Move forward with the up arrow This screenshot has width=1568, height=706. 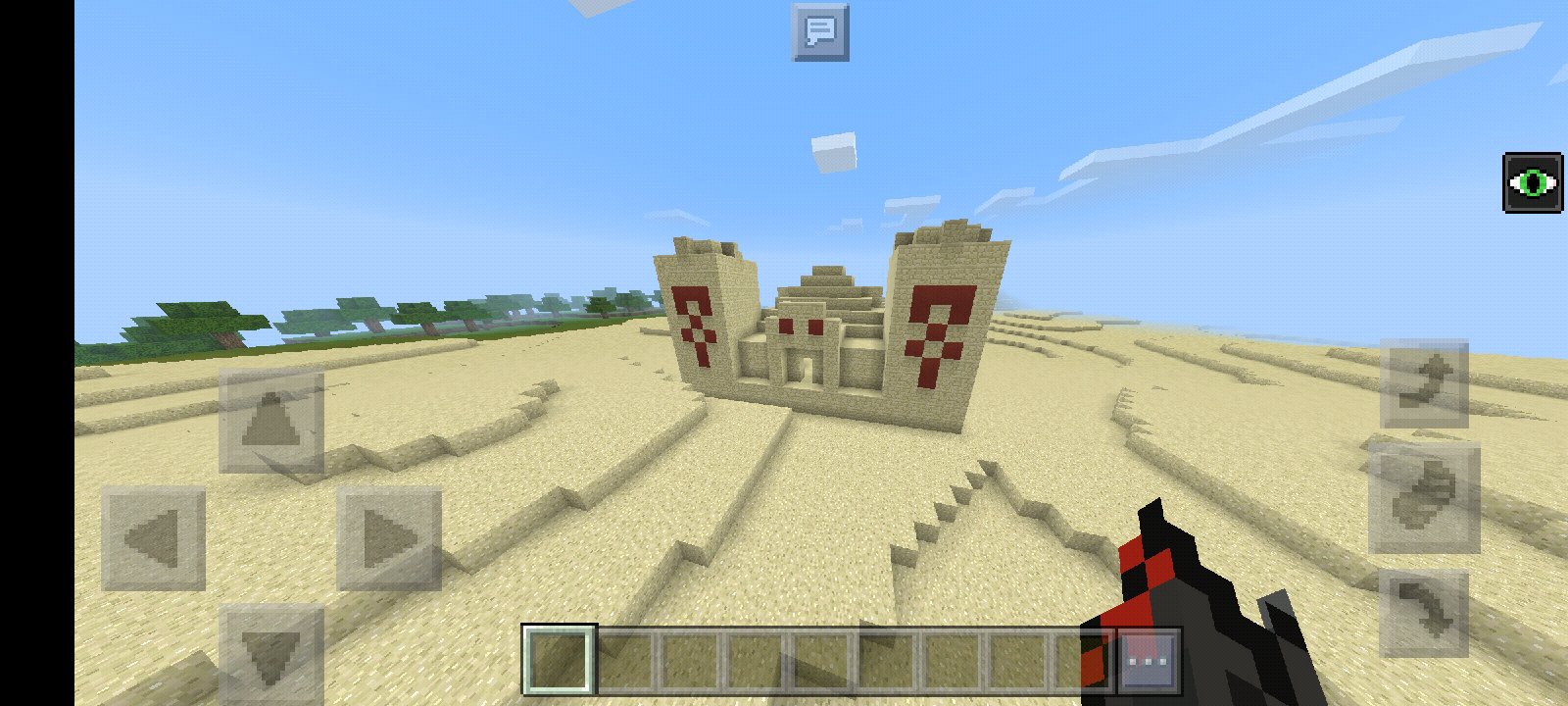[x=270, y=422]
